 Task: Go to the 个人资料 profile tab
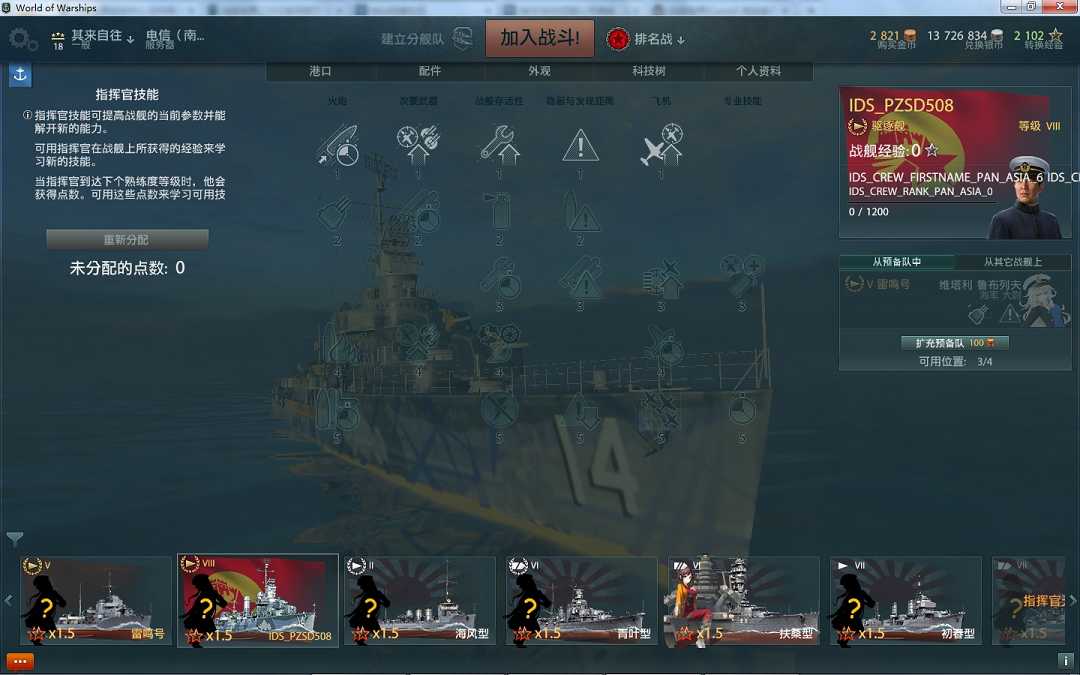pos(758,71)
